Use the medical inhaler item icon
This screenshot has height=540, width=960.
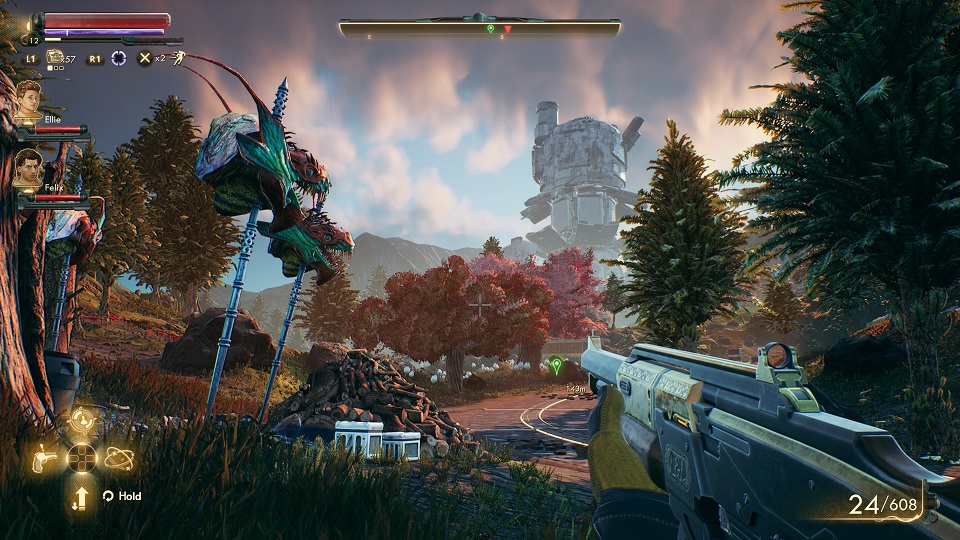55,59
